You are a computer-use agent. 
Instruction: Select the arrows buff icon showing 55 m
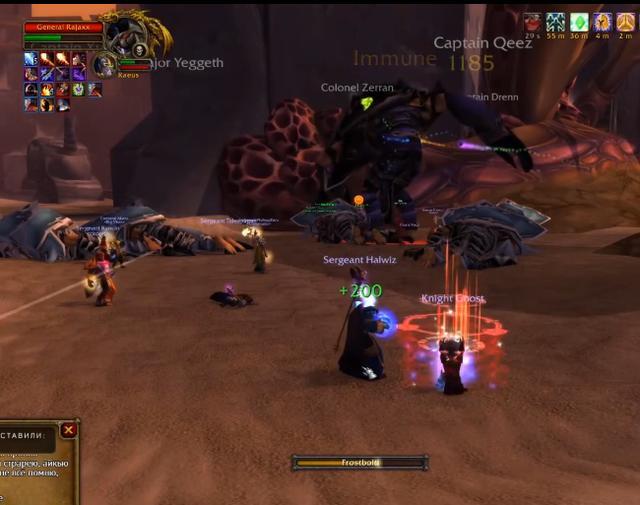tap(556, 22)
